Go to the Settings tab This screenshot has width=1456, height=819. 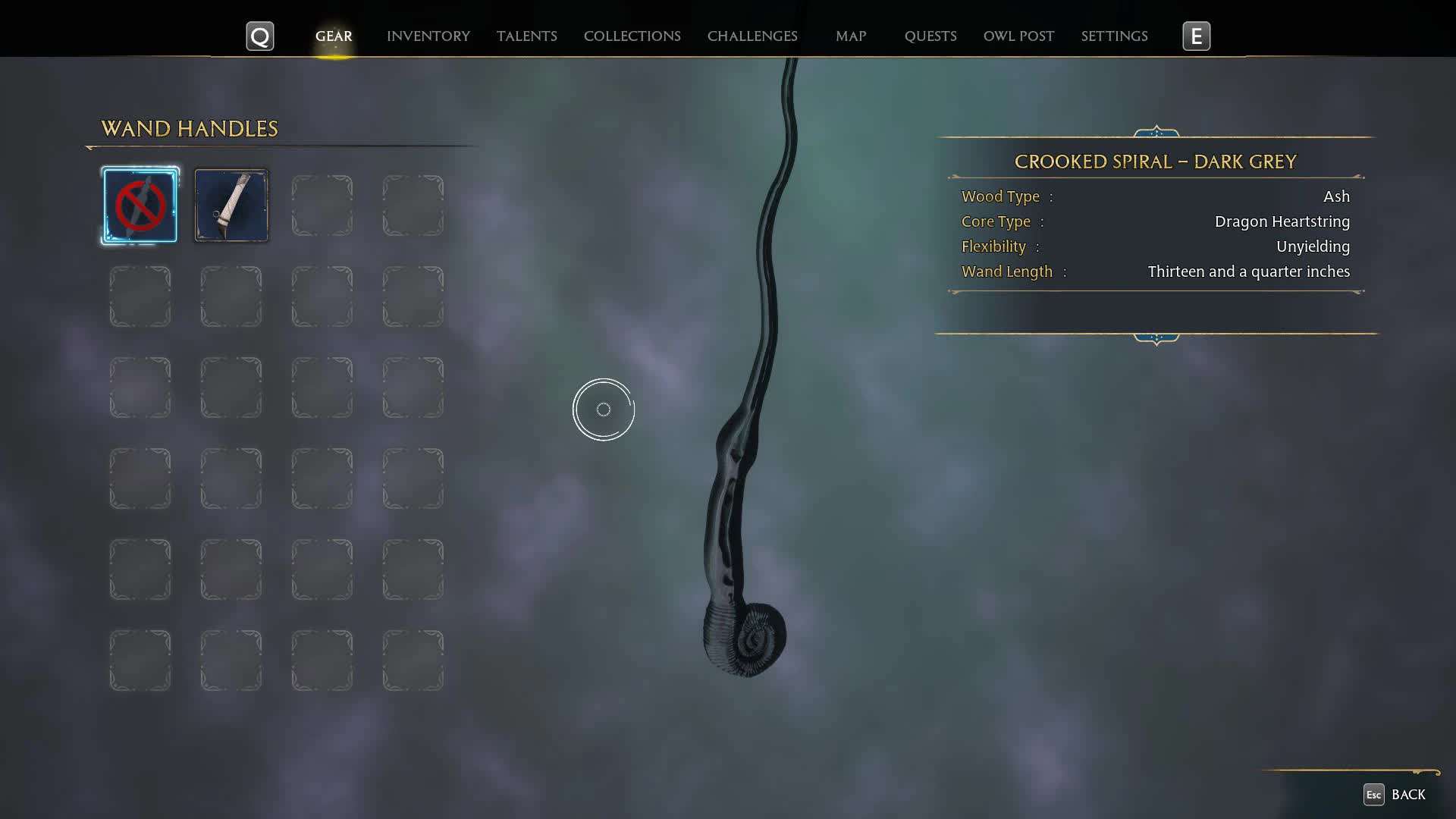[x=1113, y=36]
